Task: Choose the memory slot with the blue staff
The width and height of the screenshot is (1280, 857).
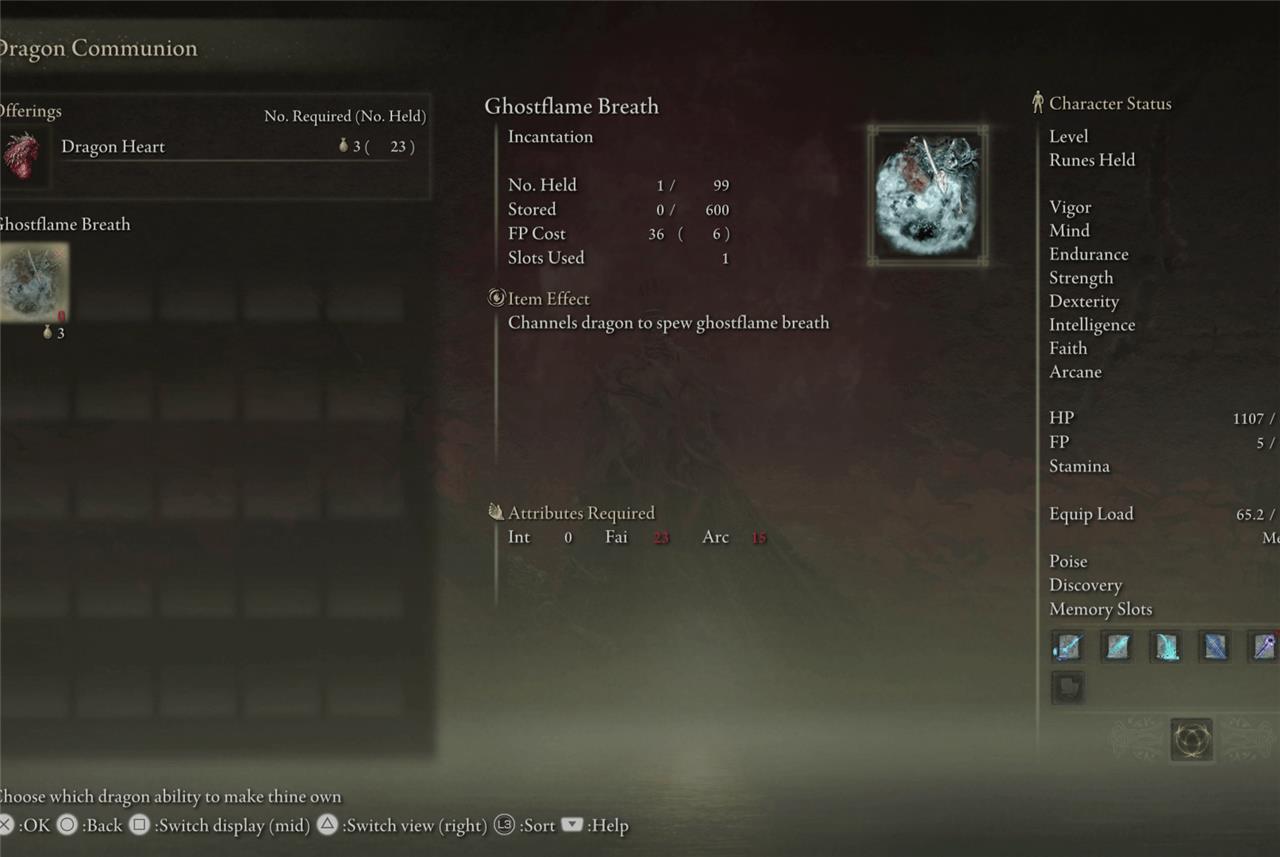Action: [1266, 646]
